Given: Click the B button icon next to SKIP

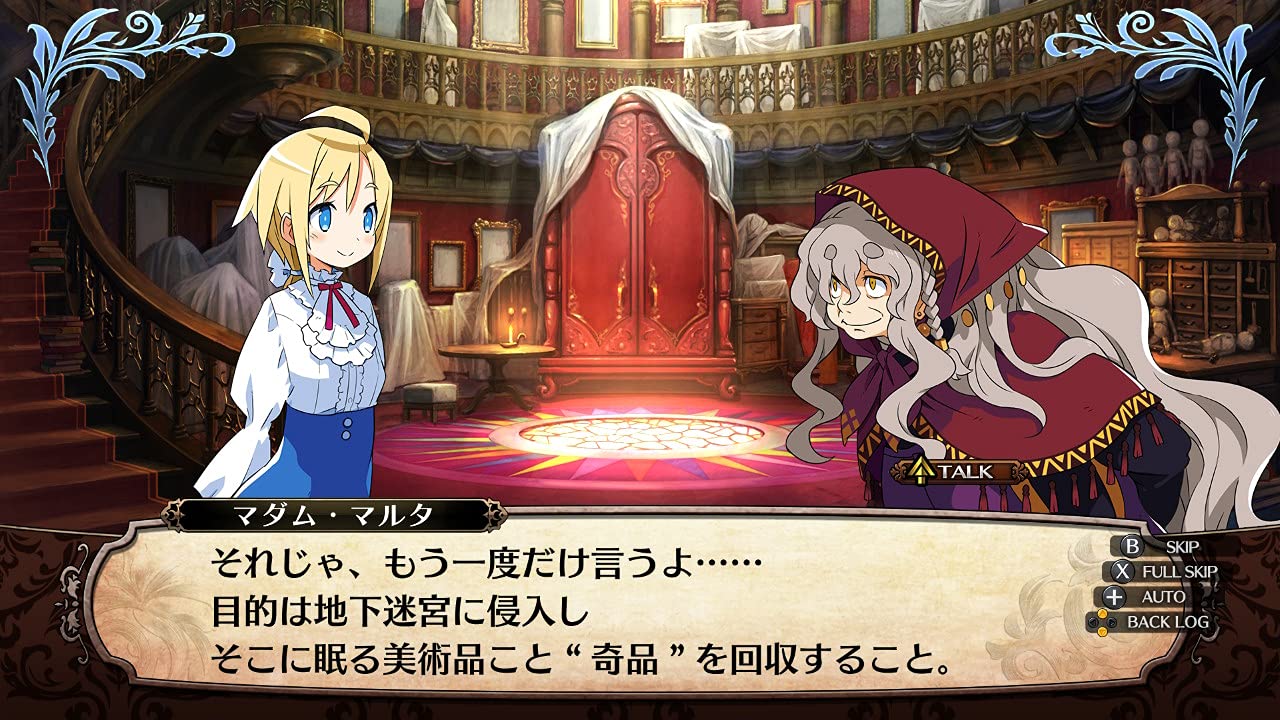Looking at the screenshot, I should point(1132,547).
